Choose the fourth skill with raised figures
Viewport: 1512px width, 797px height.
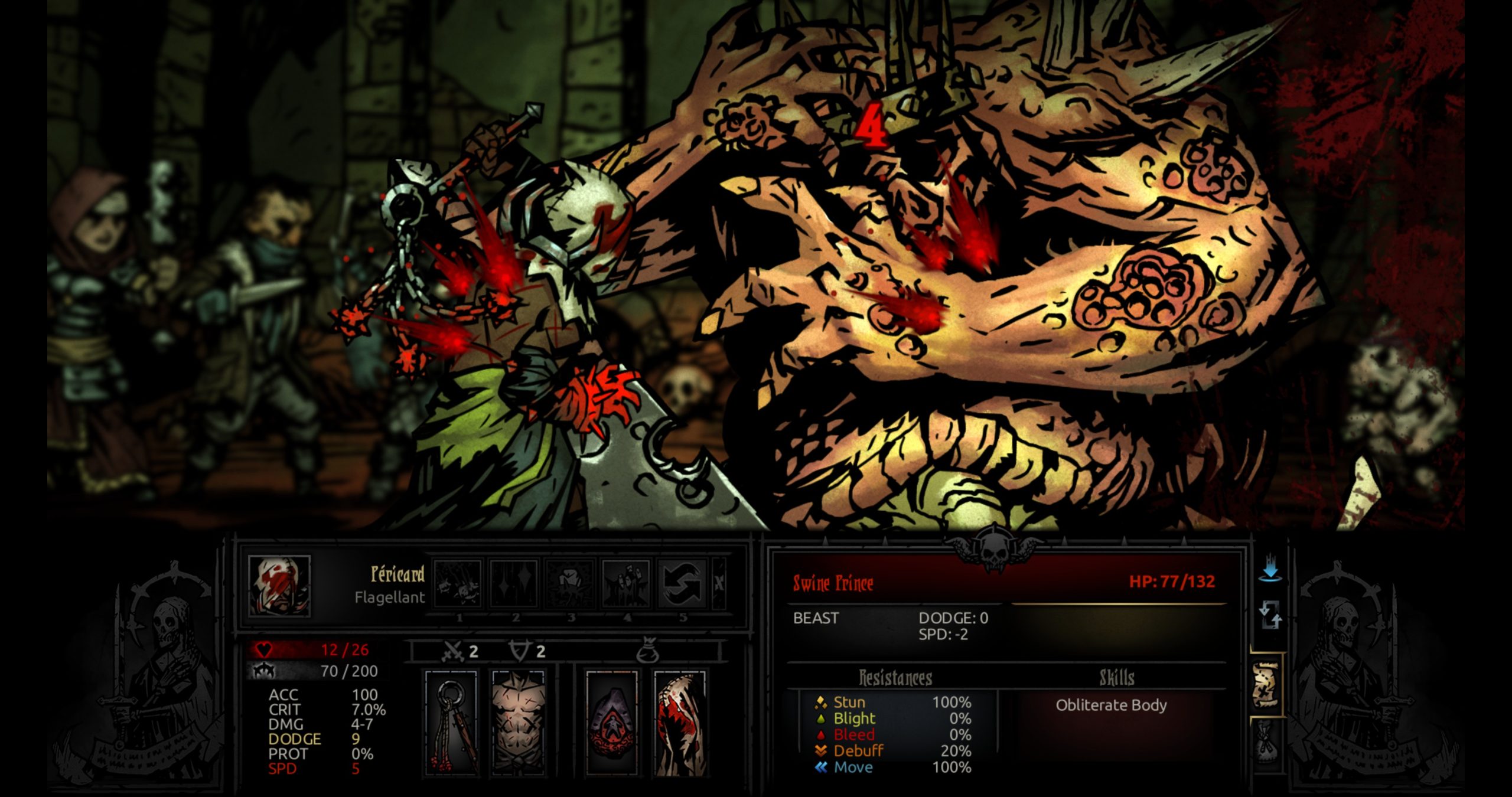click(626, 583)
